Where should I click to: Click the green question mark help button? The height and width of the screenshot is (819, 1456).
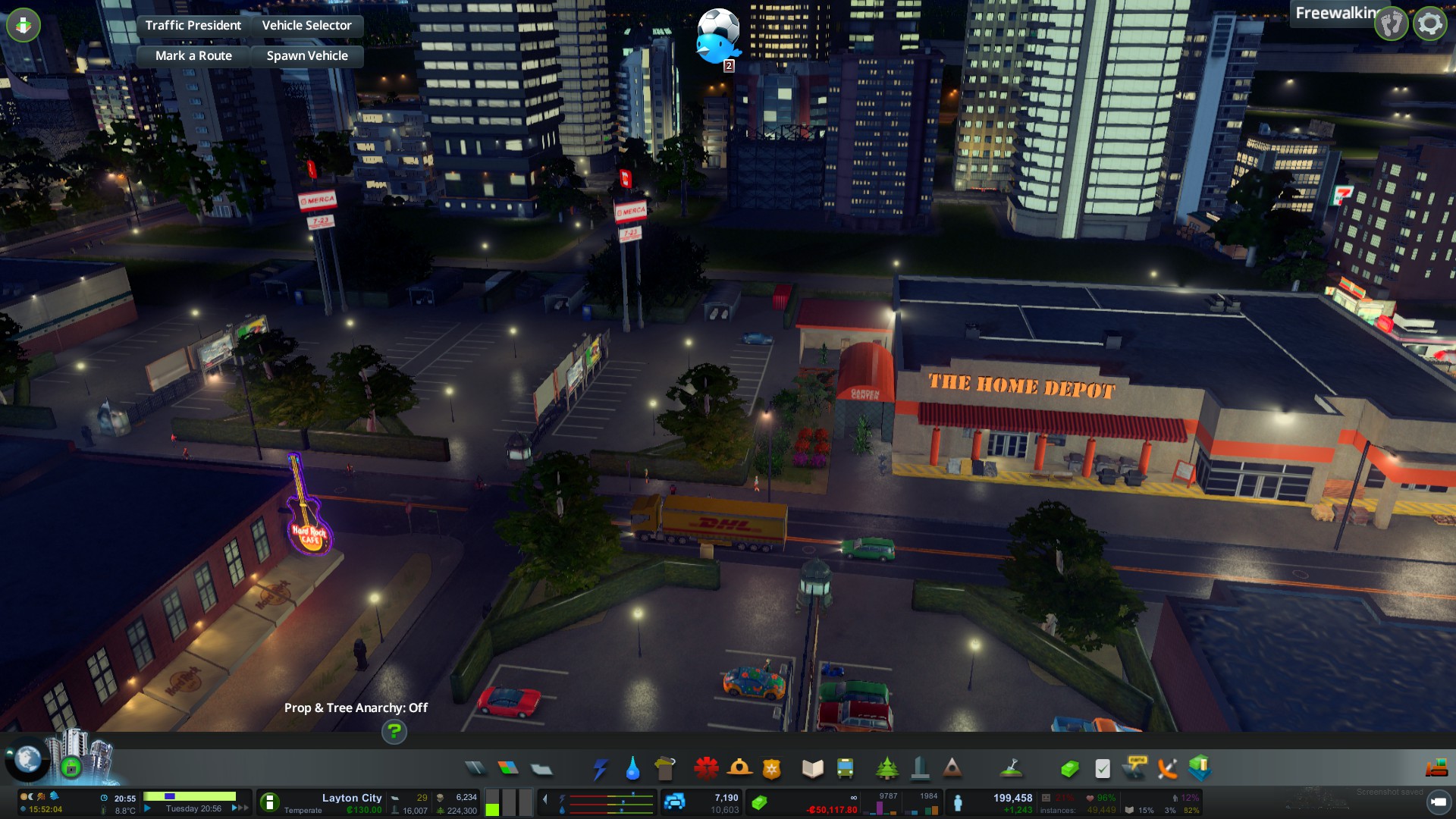click(394, 732)
